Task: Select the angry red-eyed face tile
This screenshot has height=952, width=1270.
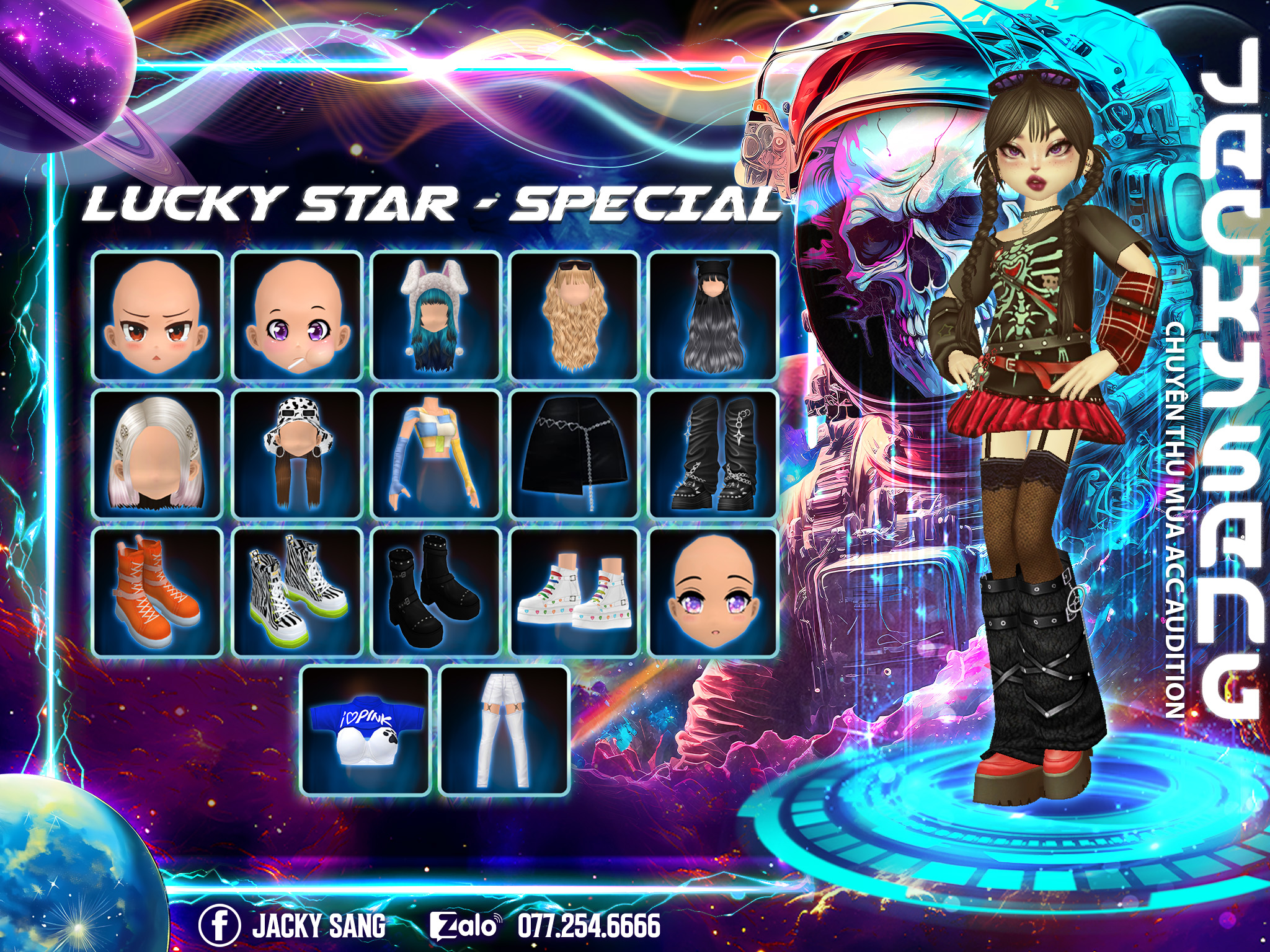Action: click(x=158, y=316)
